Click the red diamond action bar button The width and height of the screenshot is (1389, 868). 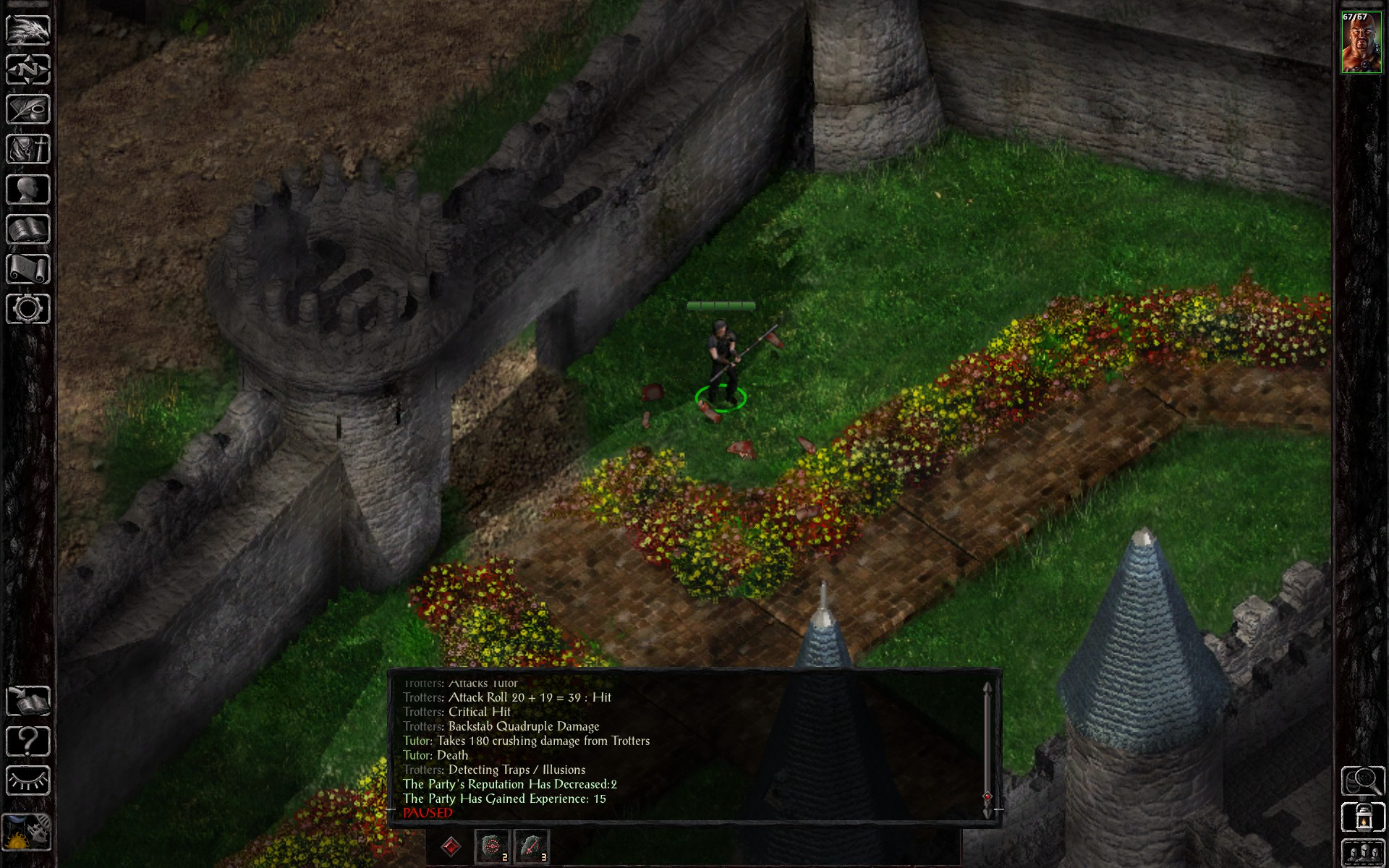(x=451, y=846)
